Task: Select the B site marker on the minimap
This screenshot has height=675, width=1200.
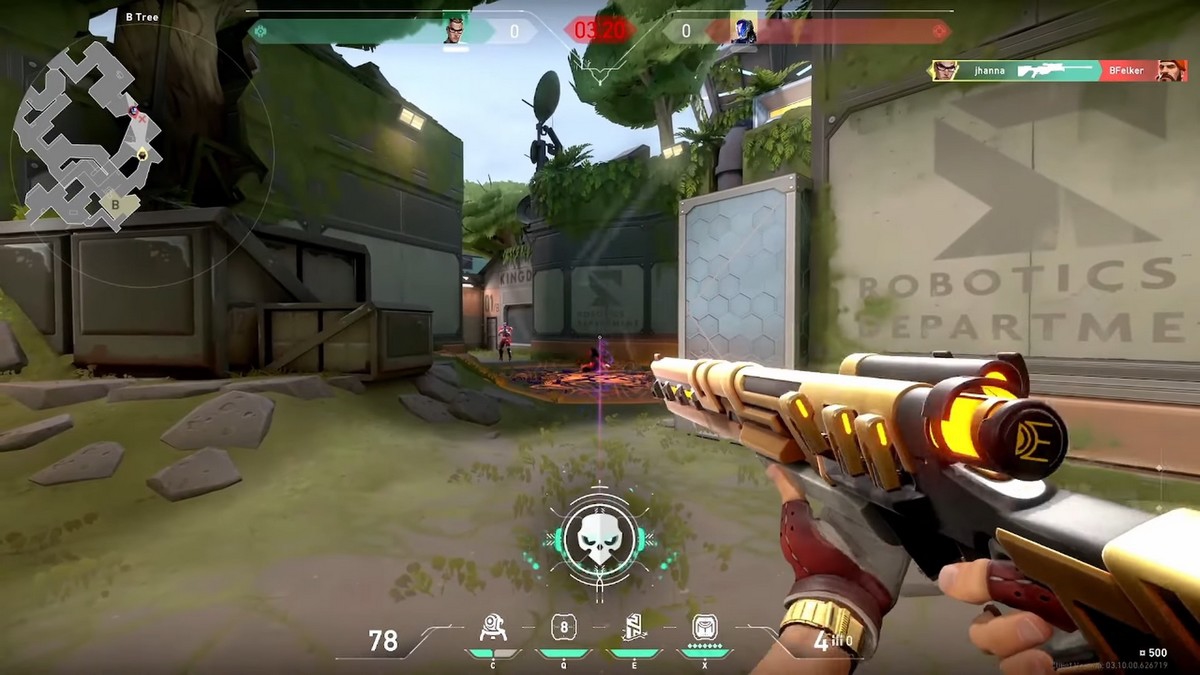Action: click(x=116, y=204)
